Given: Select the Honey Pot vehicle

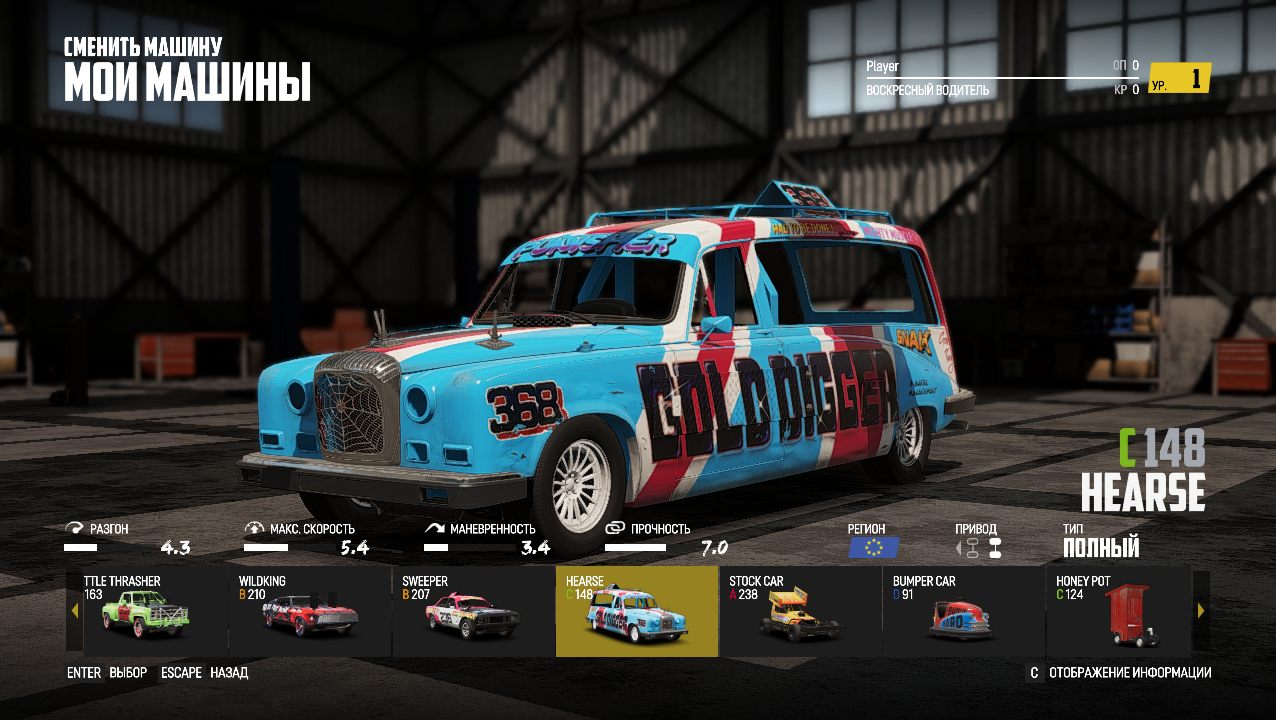Looking at the screenshot, I should click(x=1120, y=612).
